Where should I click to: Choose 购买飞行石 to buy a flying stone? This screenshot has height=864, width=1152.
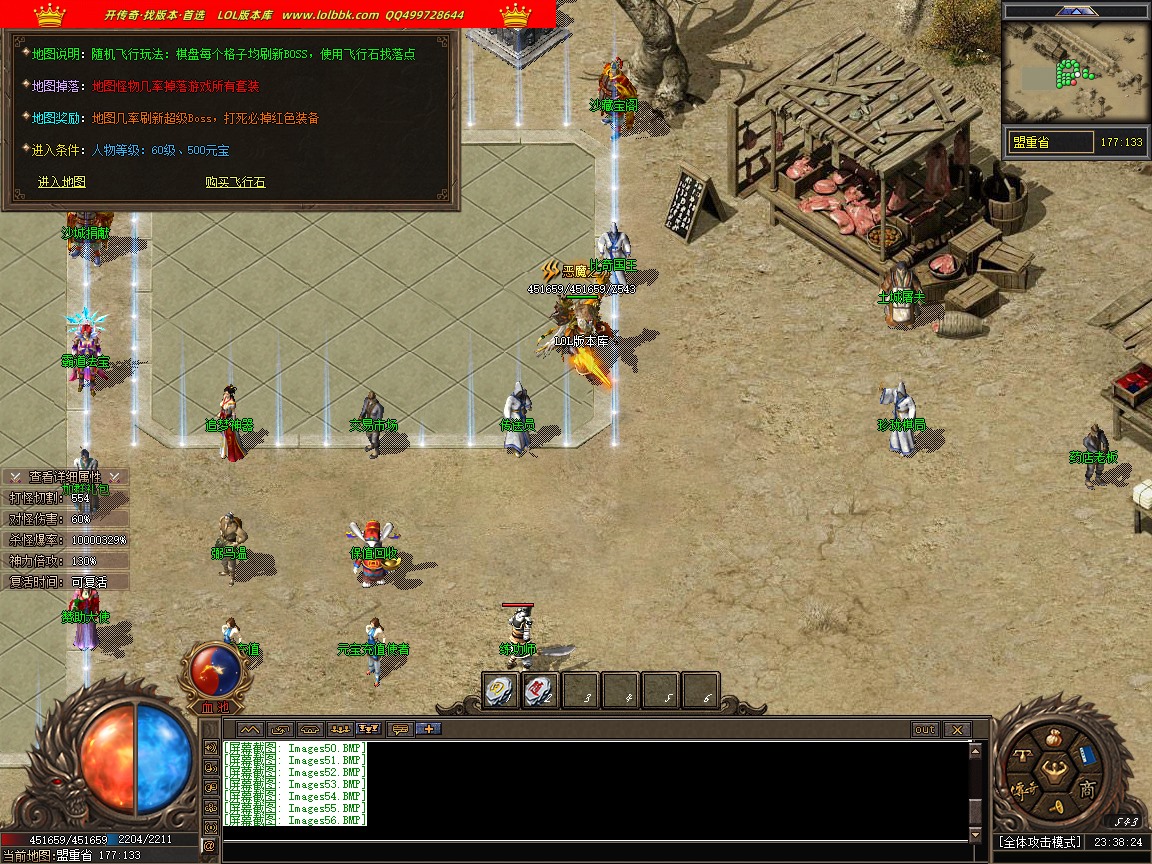pos(235,182)
